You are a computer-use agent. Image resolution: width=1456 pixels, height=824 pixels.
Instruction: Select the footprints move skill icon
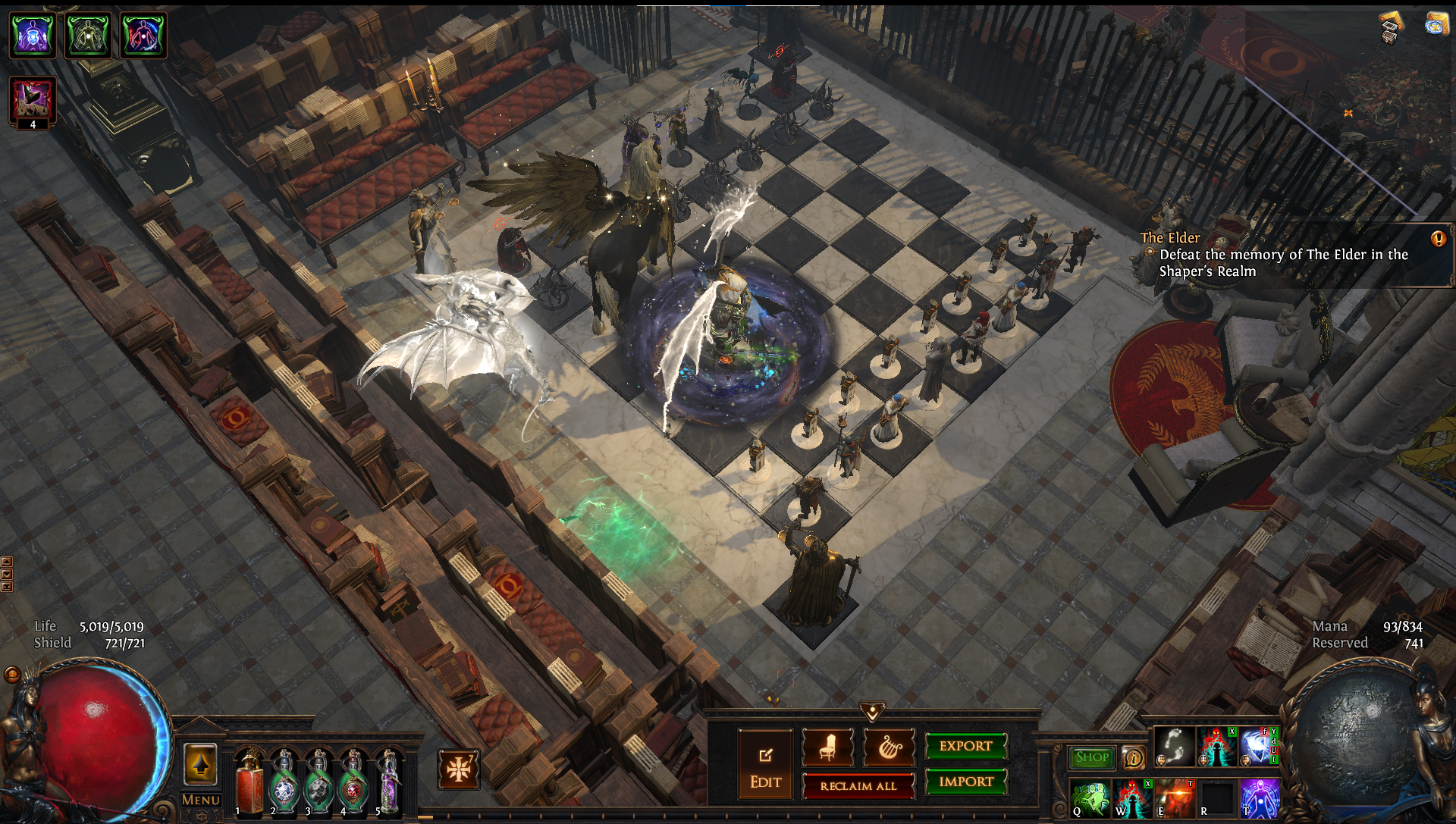coord(1174,746)
